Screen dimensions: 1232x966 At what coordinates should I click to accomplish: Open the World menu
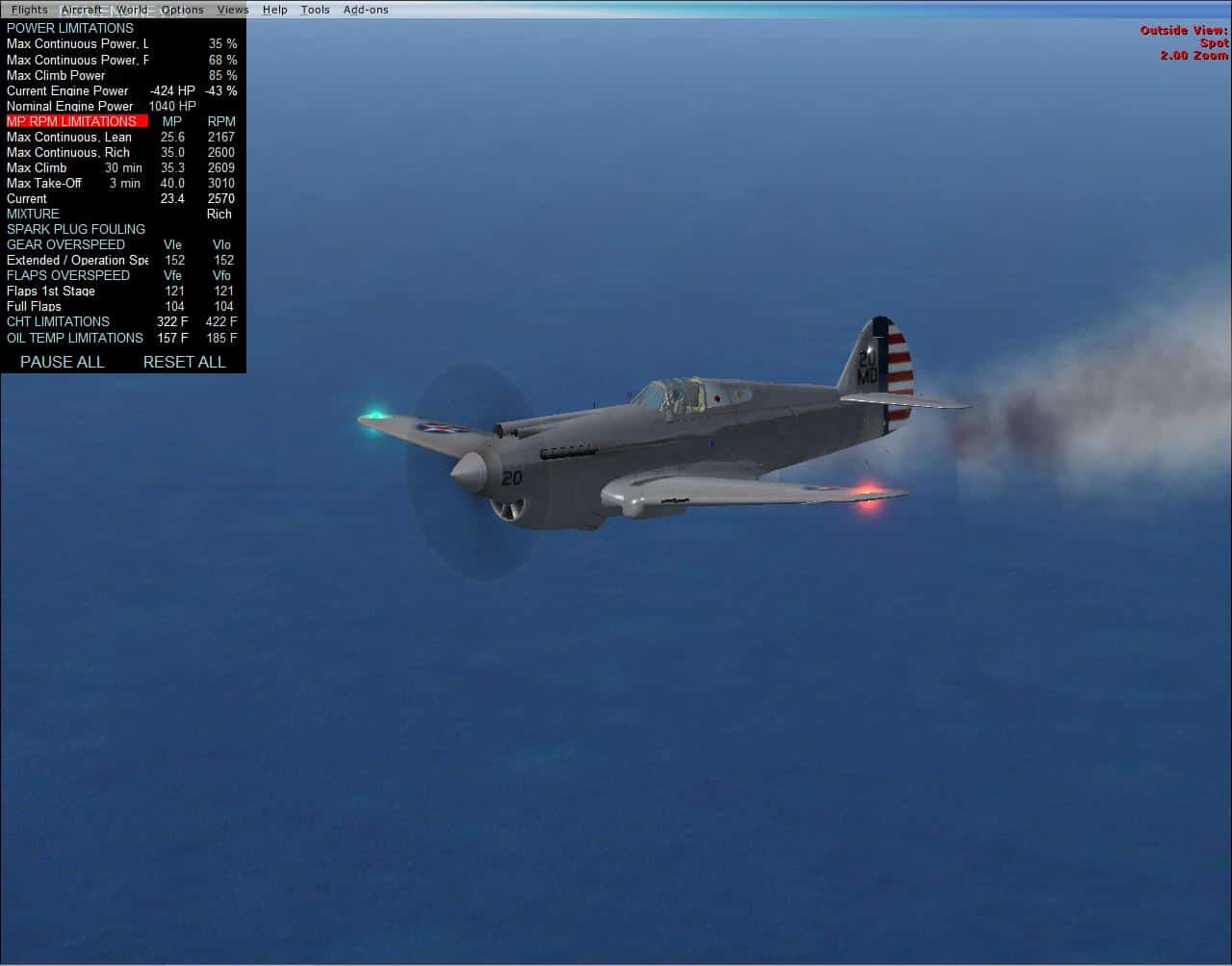click(132, 10)
